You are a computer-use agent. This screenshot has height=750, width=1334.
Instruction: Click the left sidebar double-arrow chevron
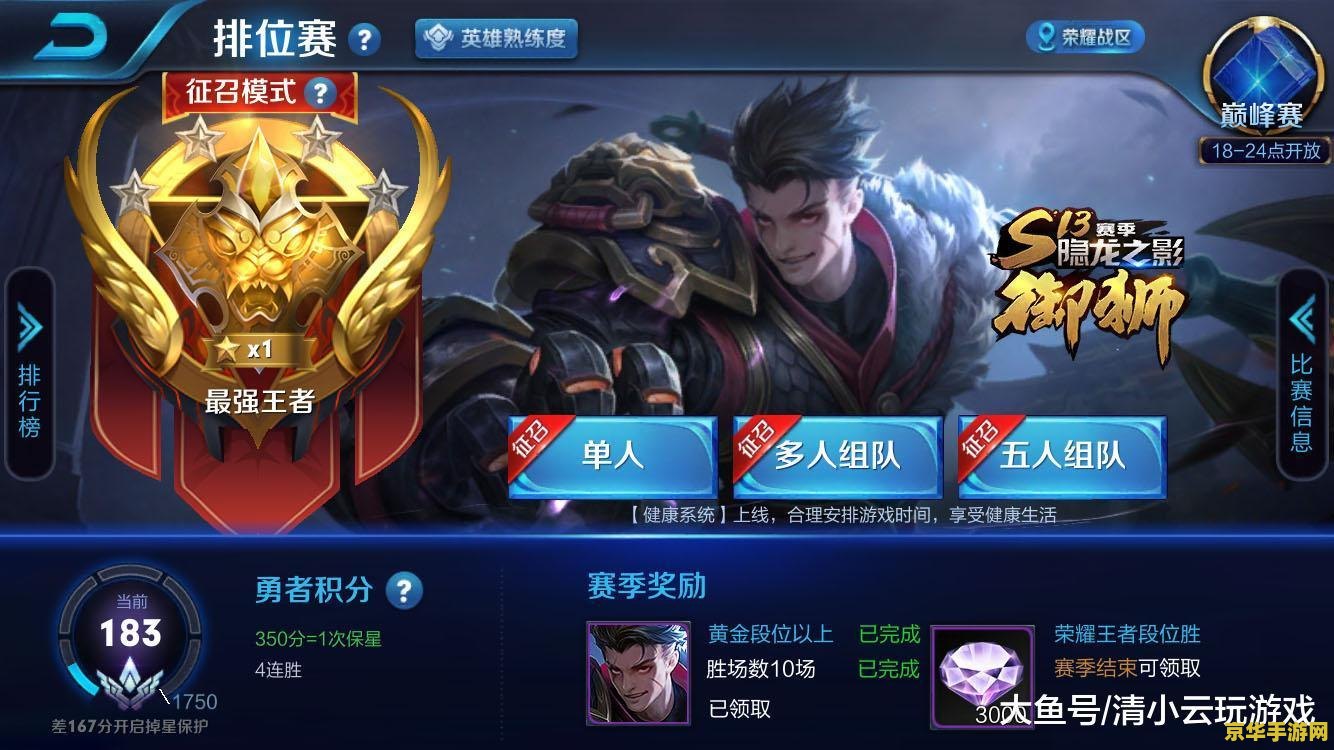pos(28,323)
